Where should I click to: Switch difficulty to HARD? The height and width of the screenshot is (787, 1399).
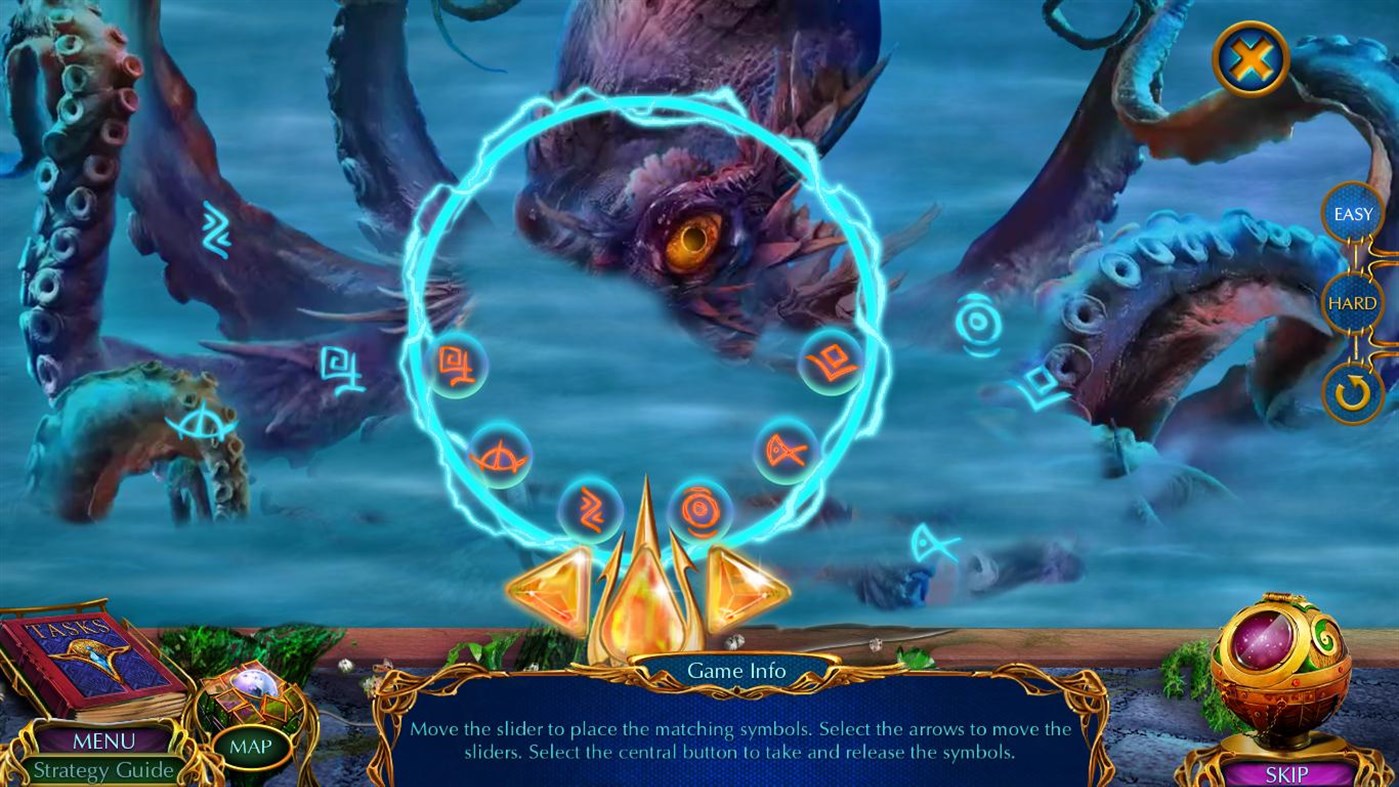pyautogui.click(x=1352, y=302)
